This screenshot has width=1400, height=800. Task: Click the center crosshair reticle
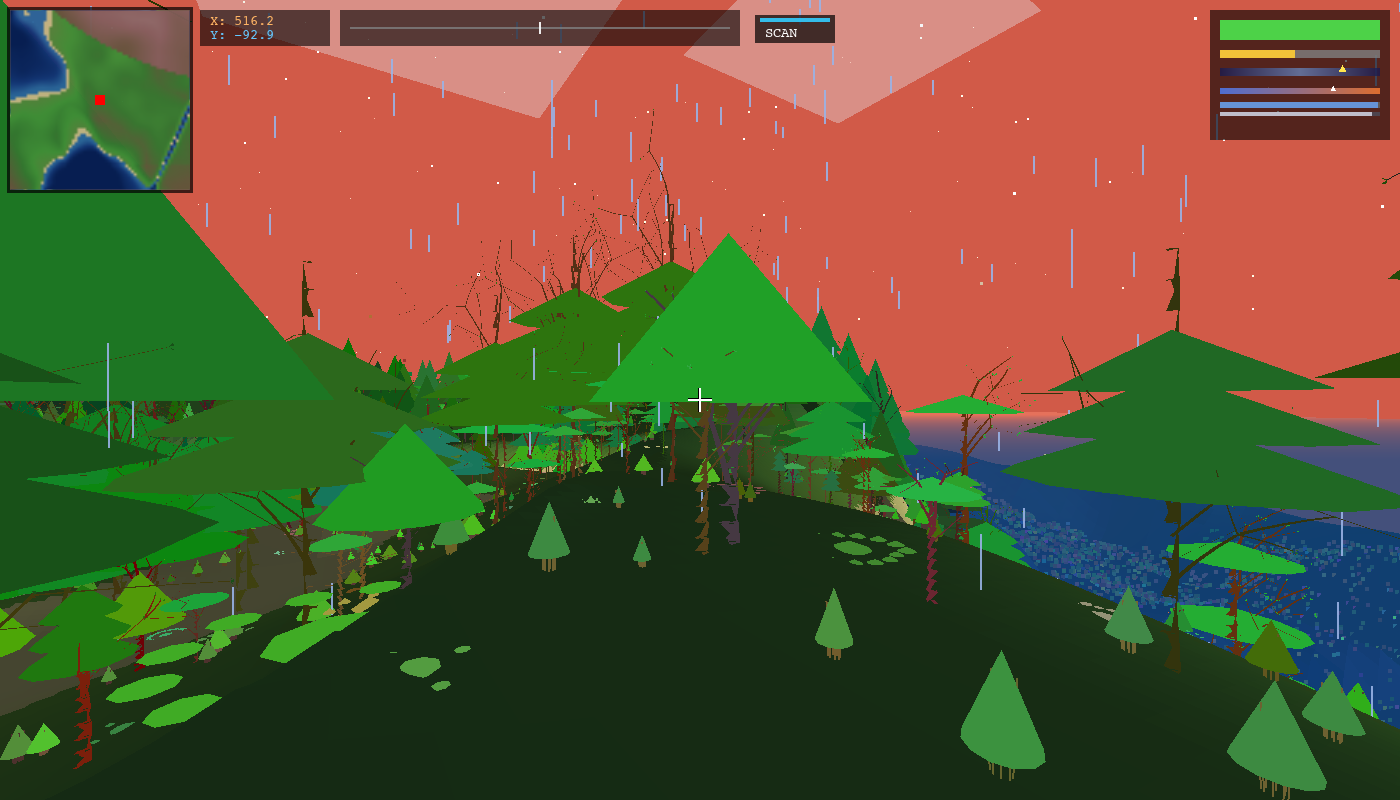point(700,399)
